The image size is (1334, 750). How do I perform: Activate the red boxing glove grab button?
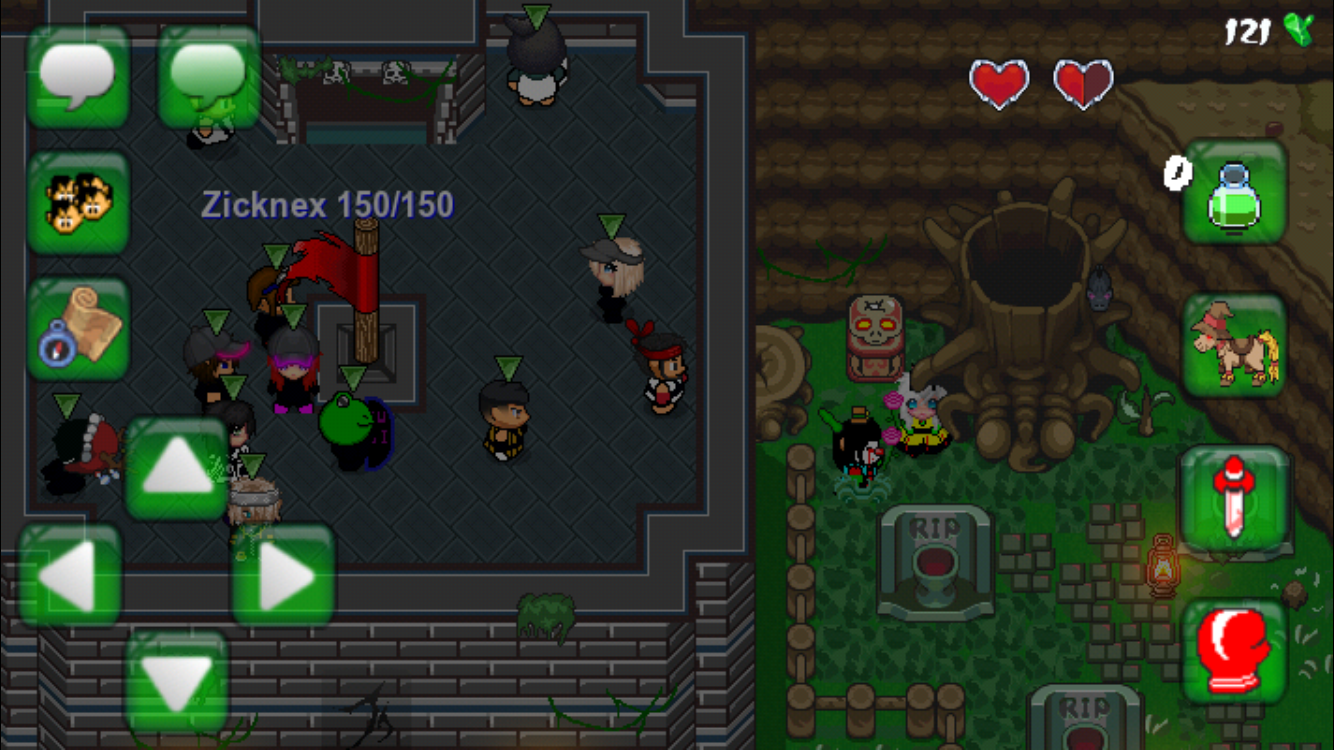1234,652
